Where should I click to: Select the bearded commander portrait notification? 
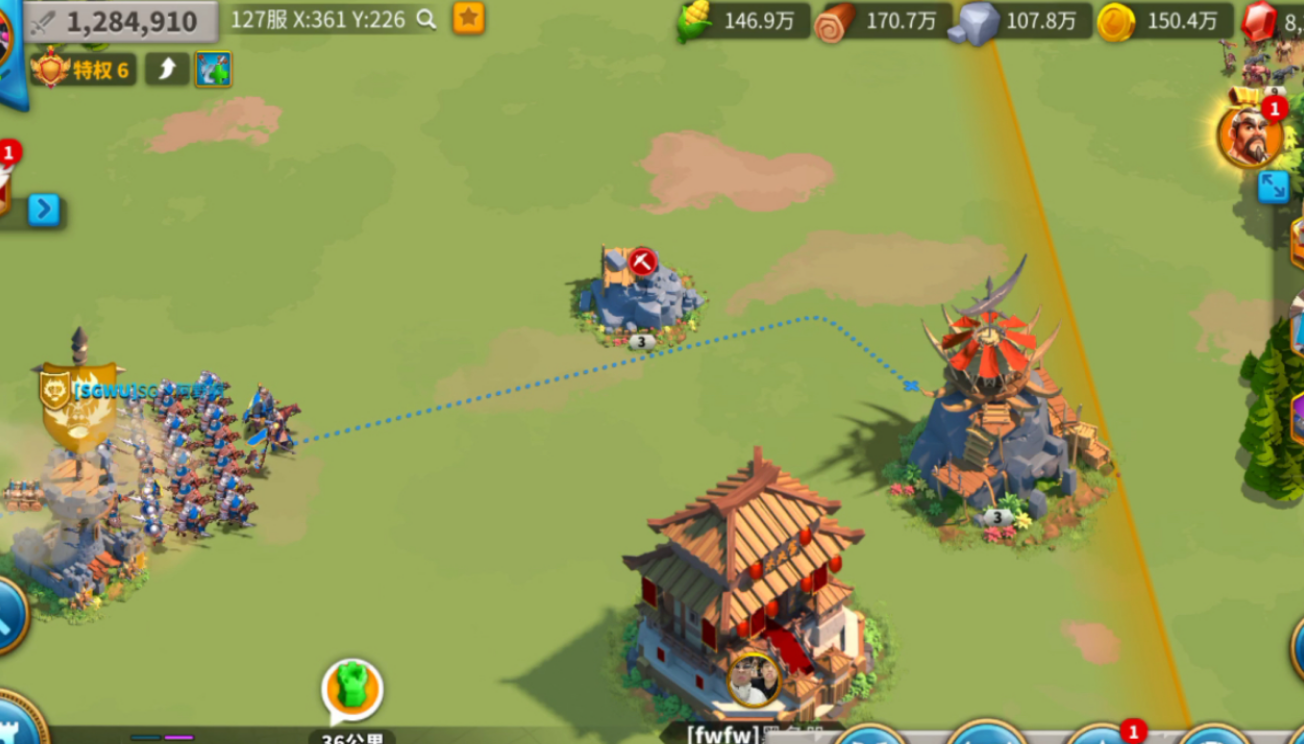tap(1249, 135)
